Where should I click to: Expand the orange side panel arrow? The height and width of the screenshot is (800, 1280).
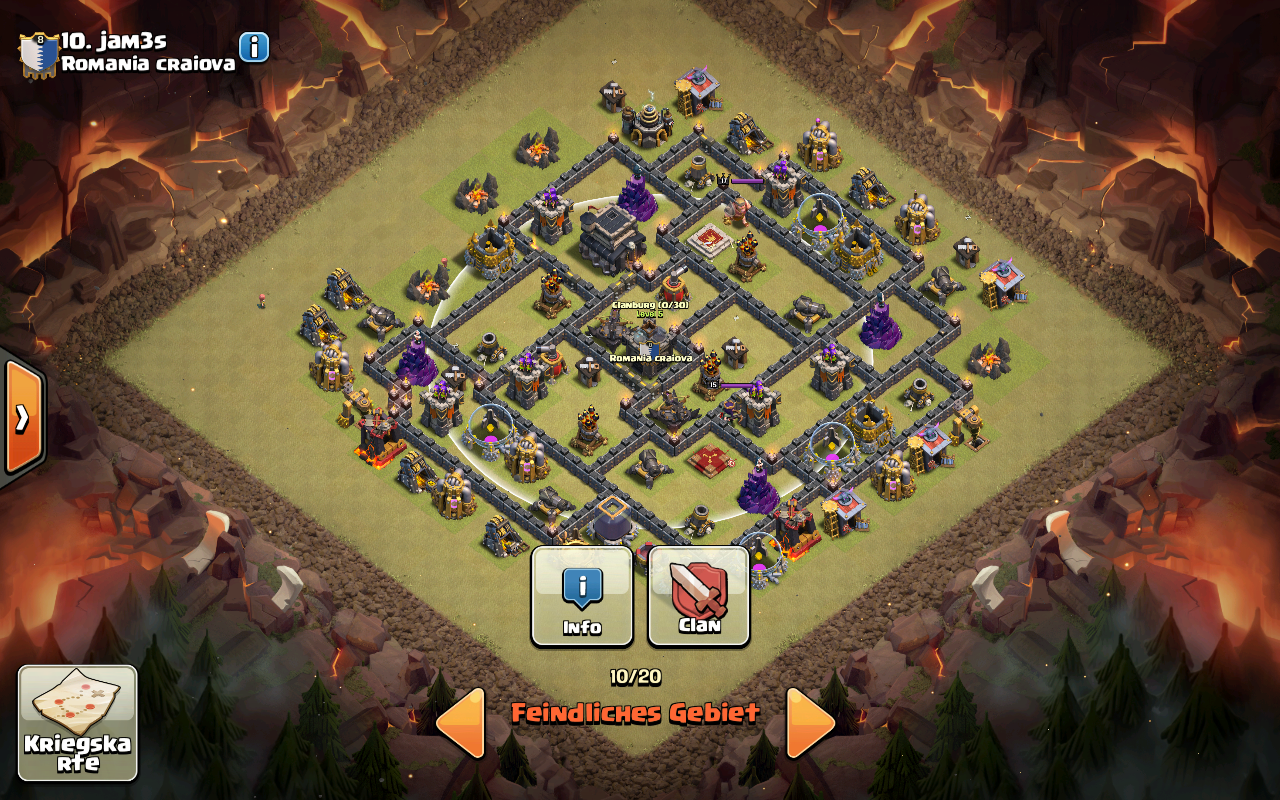[22, 417]
